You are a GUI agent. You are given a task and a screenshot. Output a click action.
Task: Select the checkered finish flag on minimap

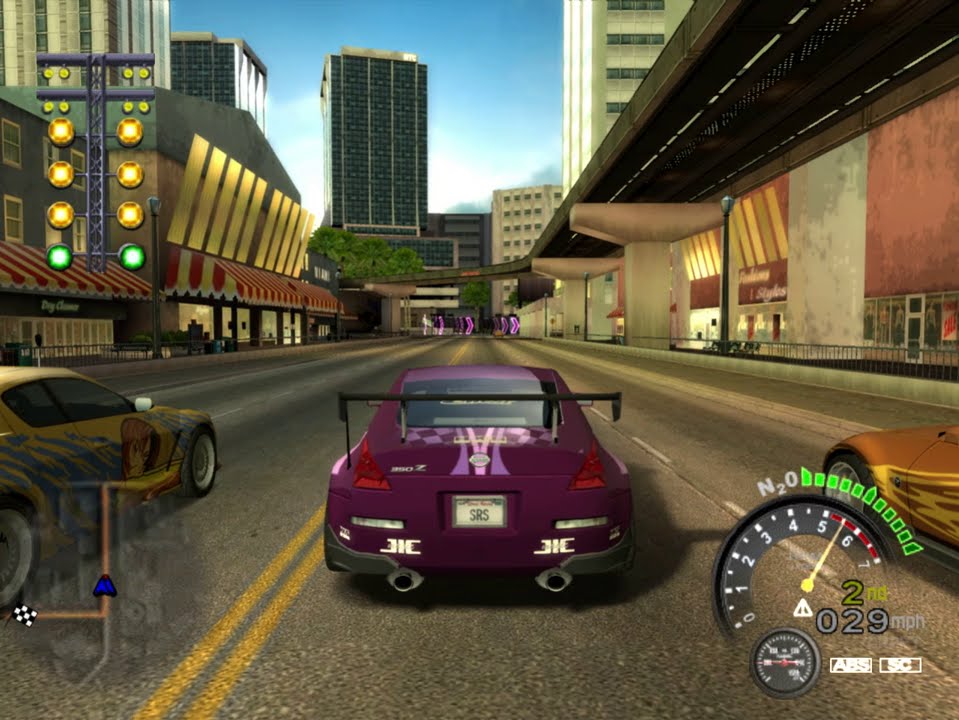tap(25, 615)
